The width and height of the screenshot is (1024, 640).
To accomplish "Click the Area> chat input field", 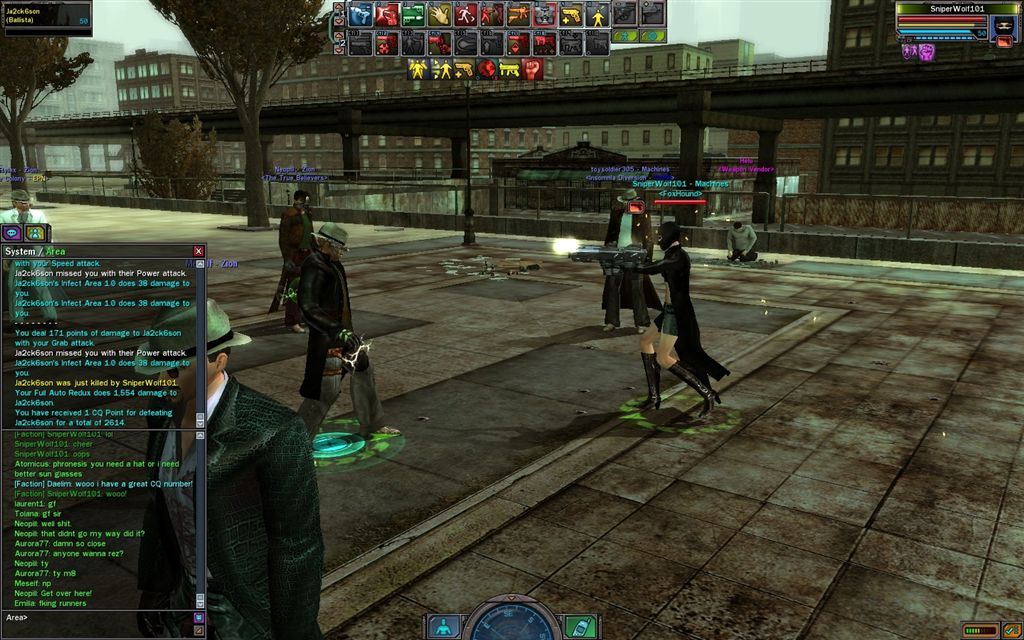I will click(100, 617).
